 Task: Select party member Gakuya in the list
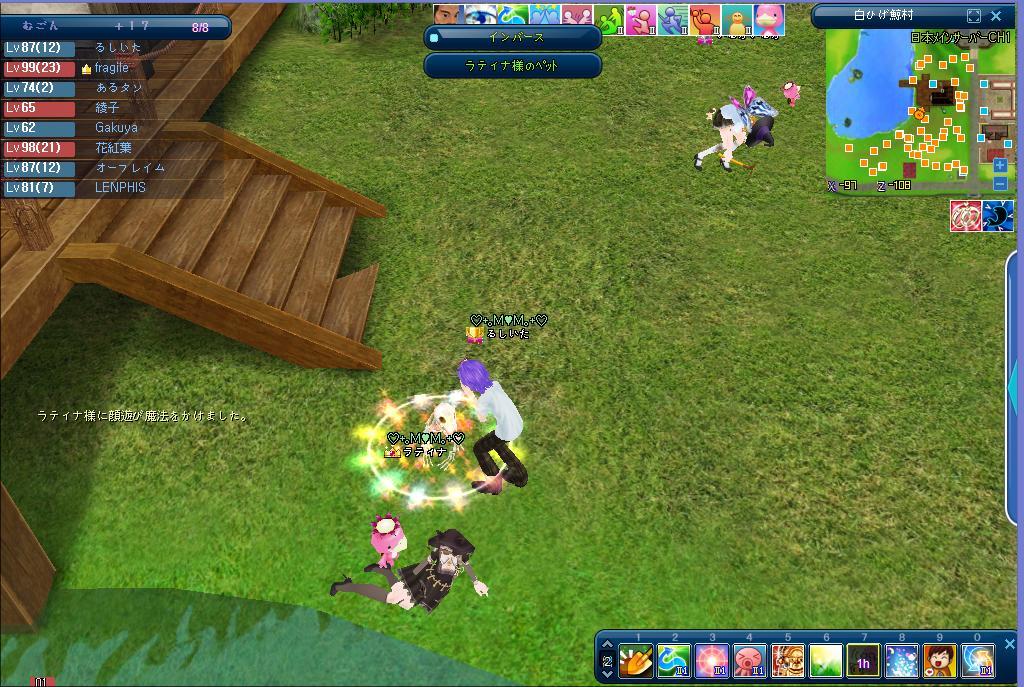pos(116,128)
